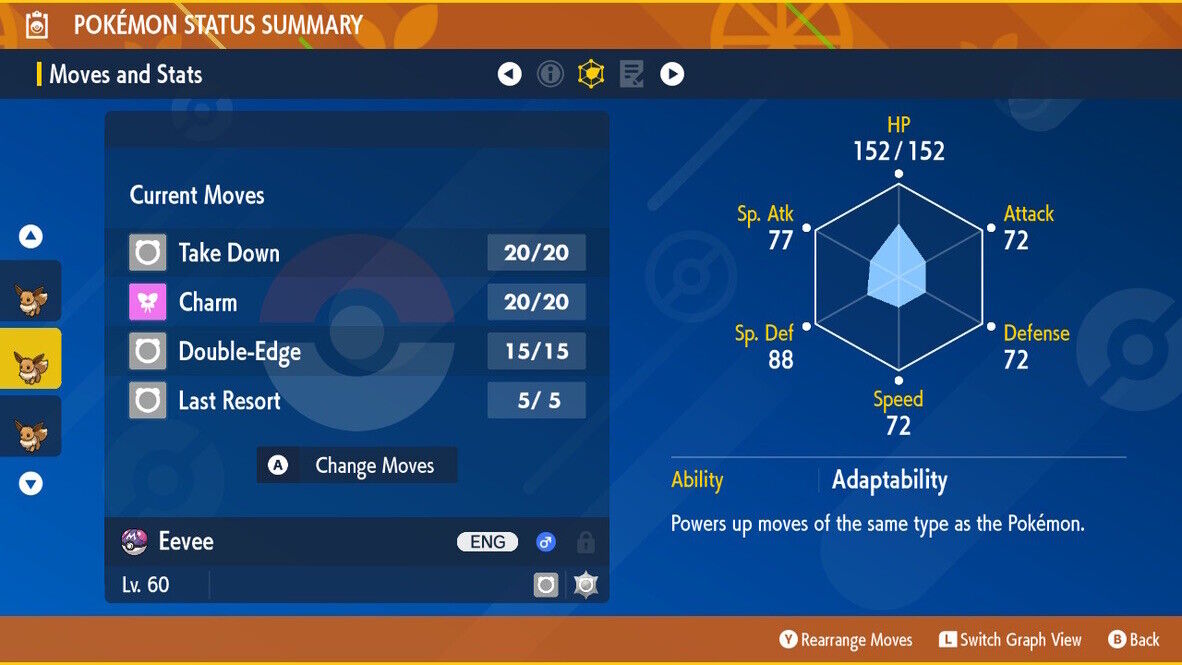Viewport: 1182px width, 665px height.
Task: Switch to the info page tab icon
Action: click(x=550, y=74)
